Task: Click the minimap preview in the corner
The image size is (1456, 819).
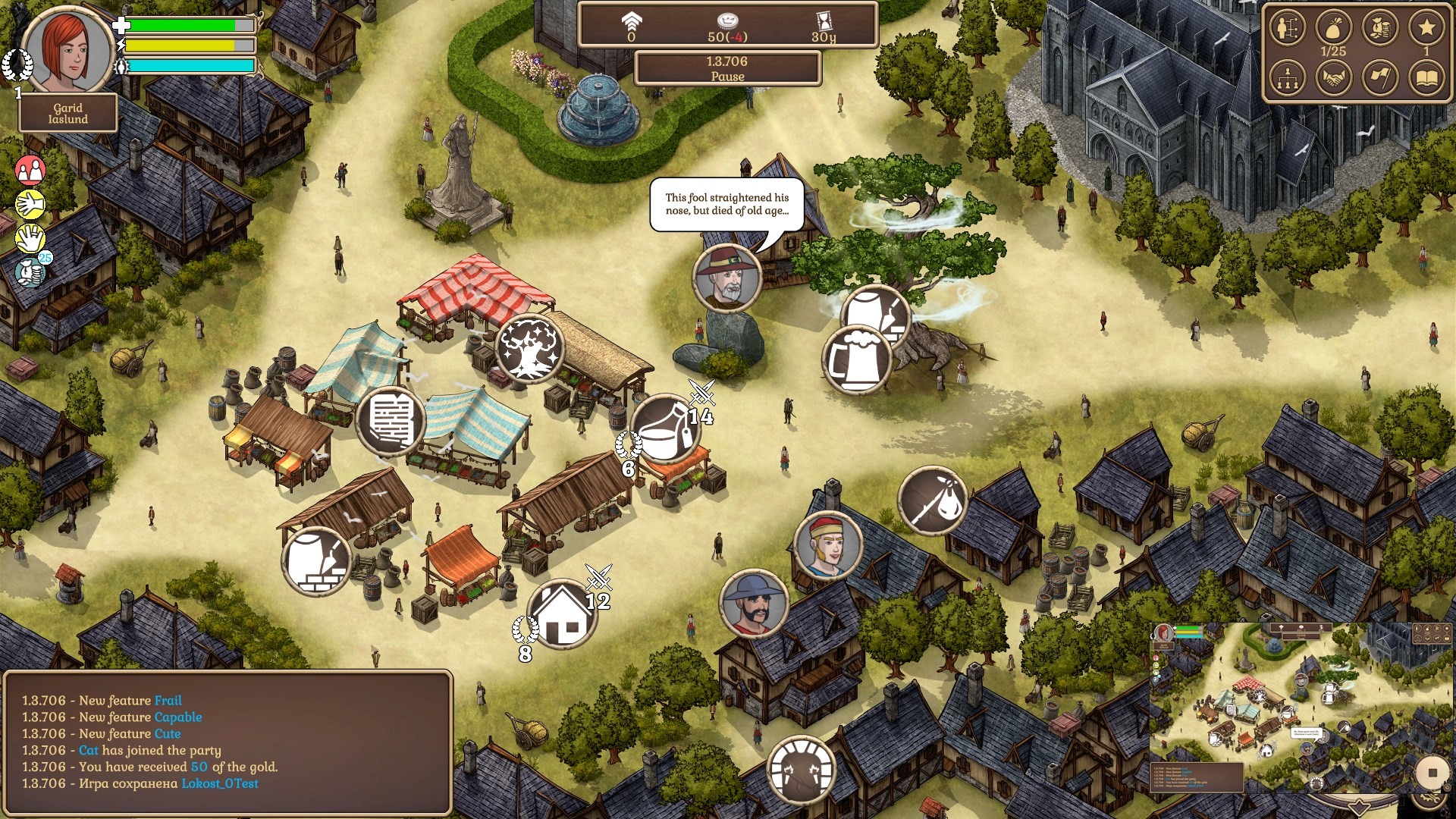Action: pos(1282,705)
